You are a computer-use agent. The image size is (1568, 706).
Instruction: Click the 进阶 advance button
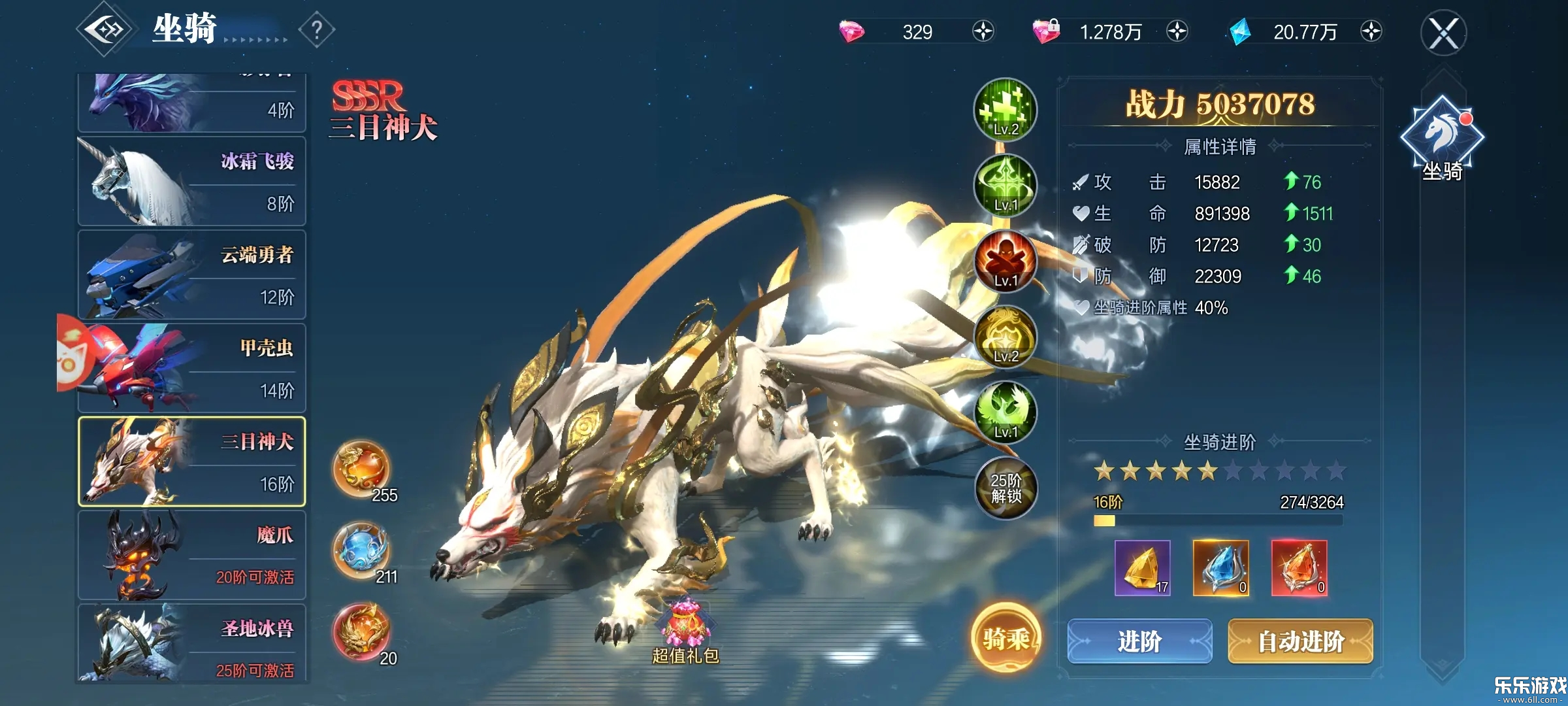point(1139,641)
